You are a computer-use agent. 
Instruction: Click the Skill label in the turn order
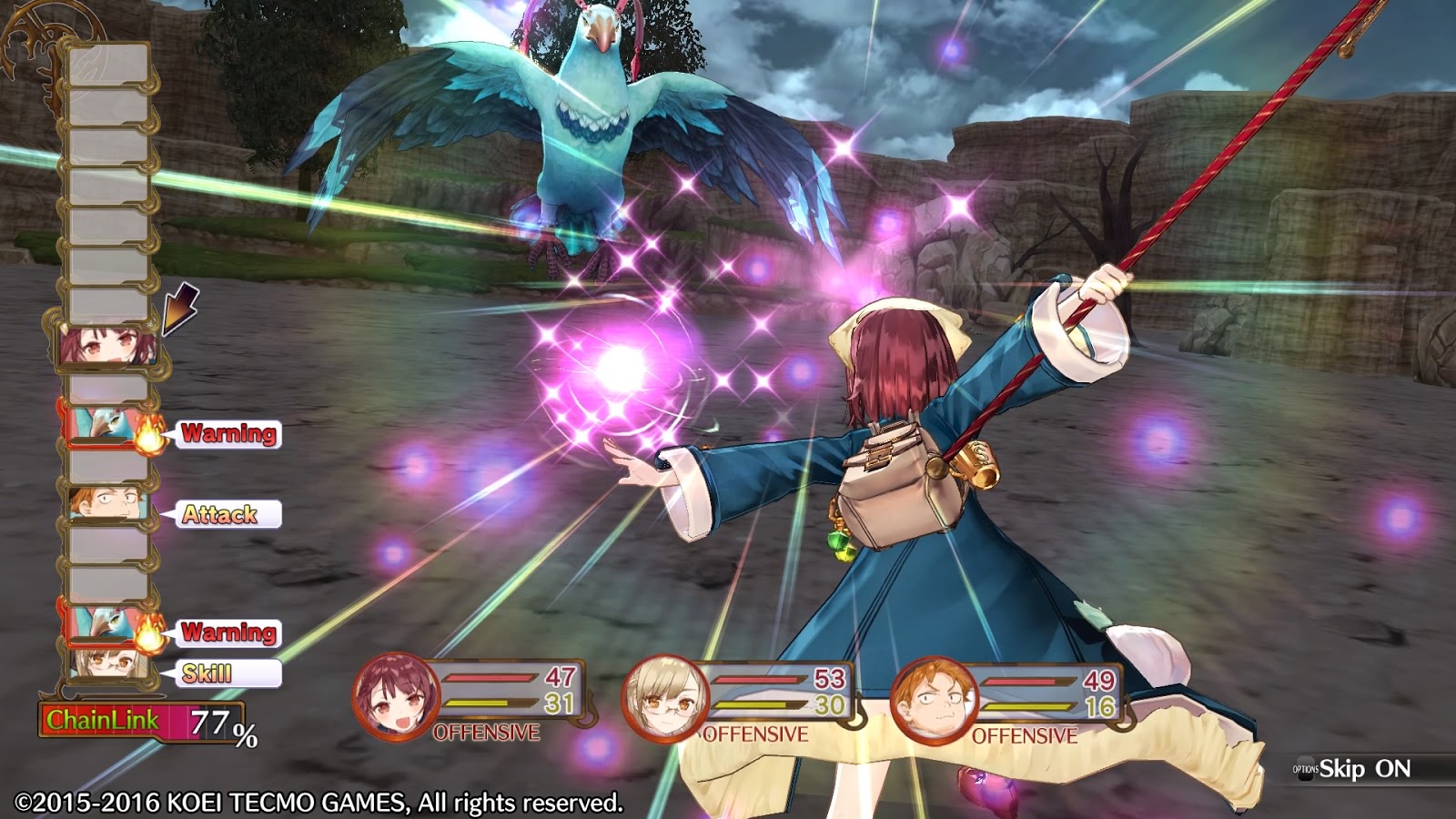coord(209,673)
